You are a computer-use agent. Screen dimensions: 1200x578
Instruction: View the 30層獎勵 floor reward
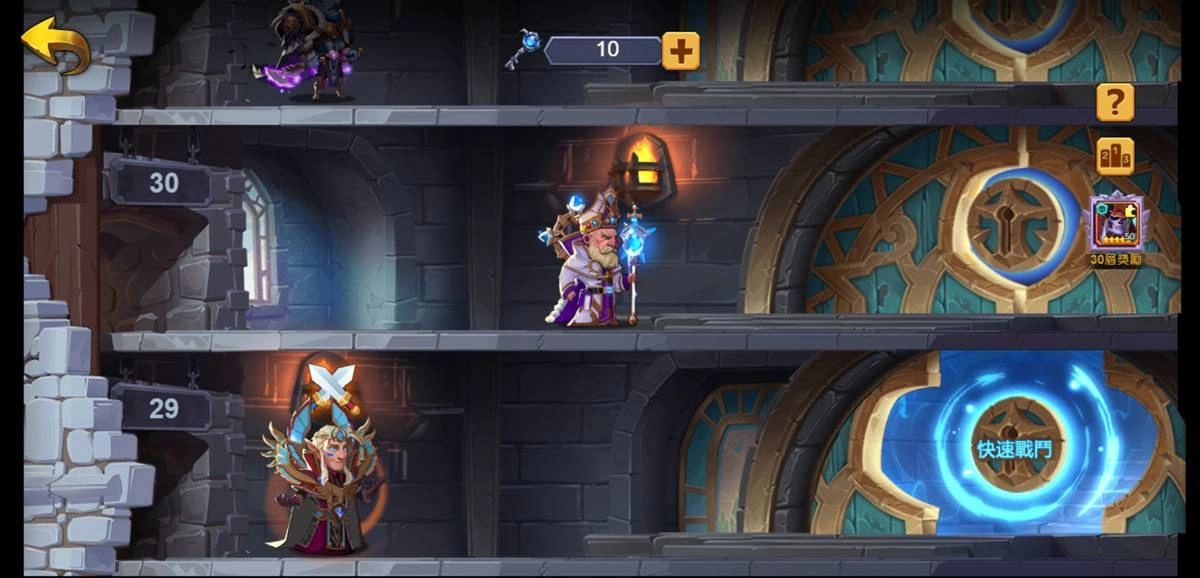pyautogui.click(x=1116, y=225)
